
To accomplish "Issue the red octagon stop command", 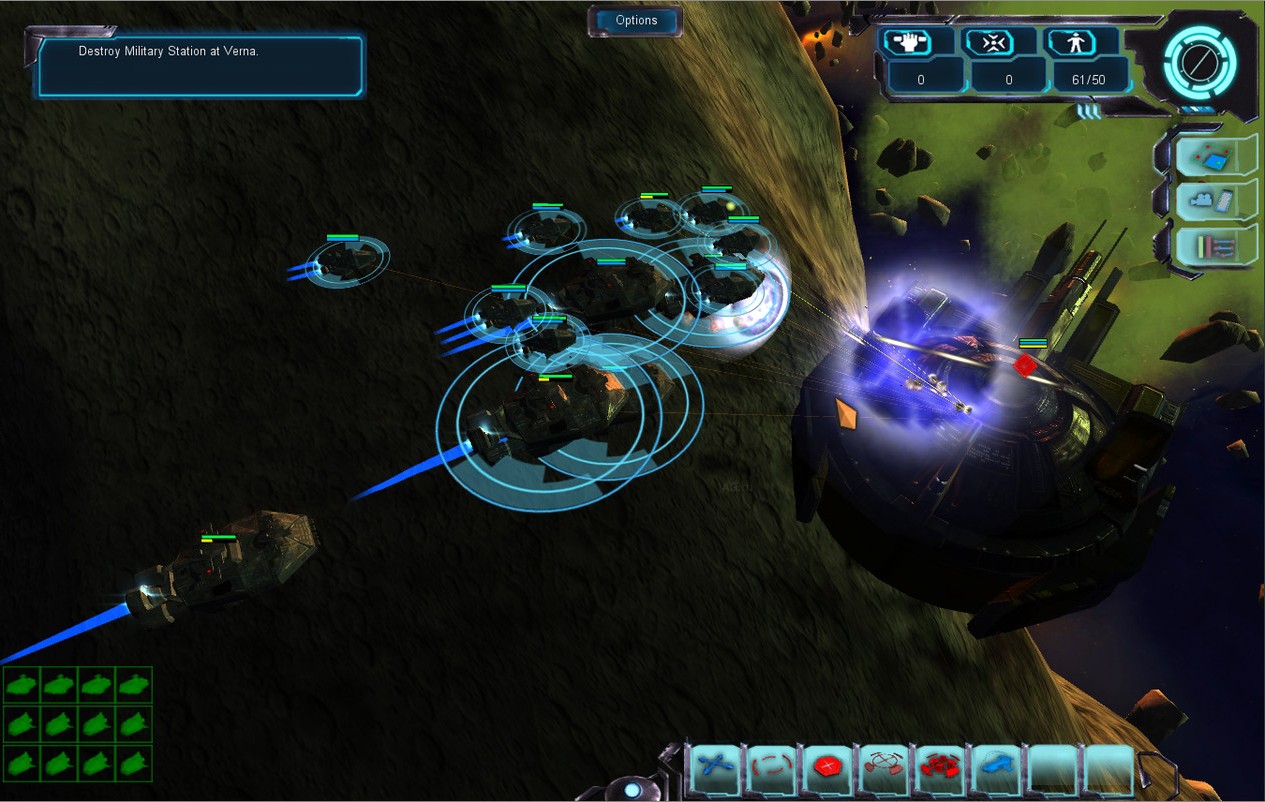I will tap(827, 768).
